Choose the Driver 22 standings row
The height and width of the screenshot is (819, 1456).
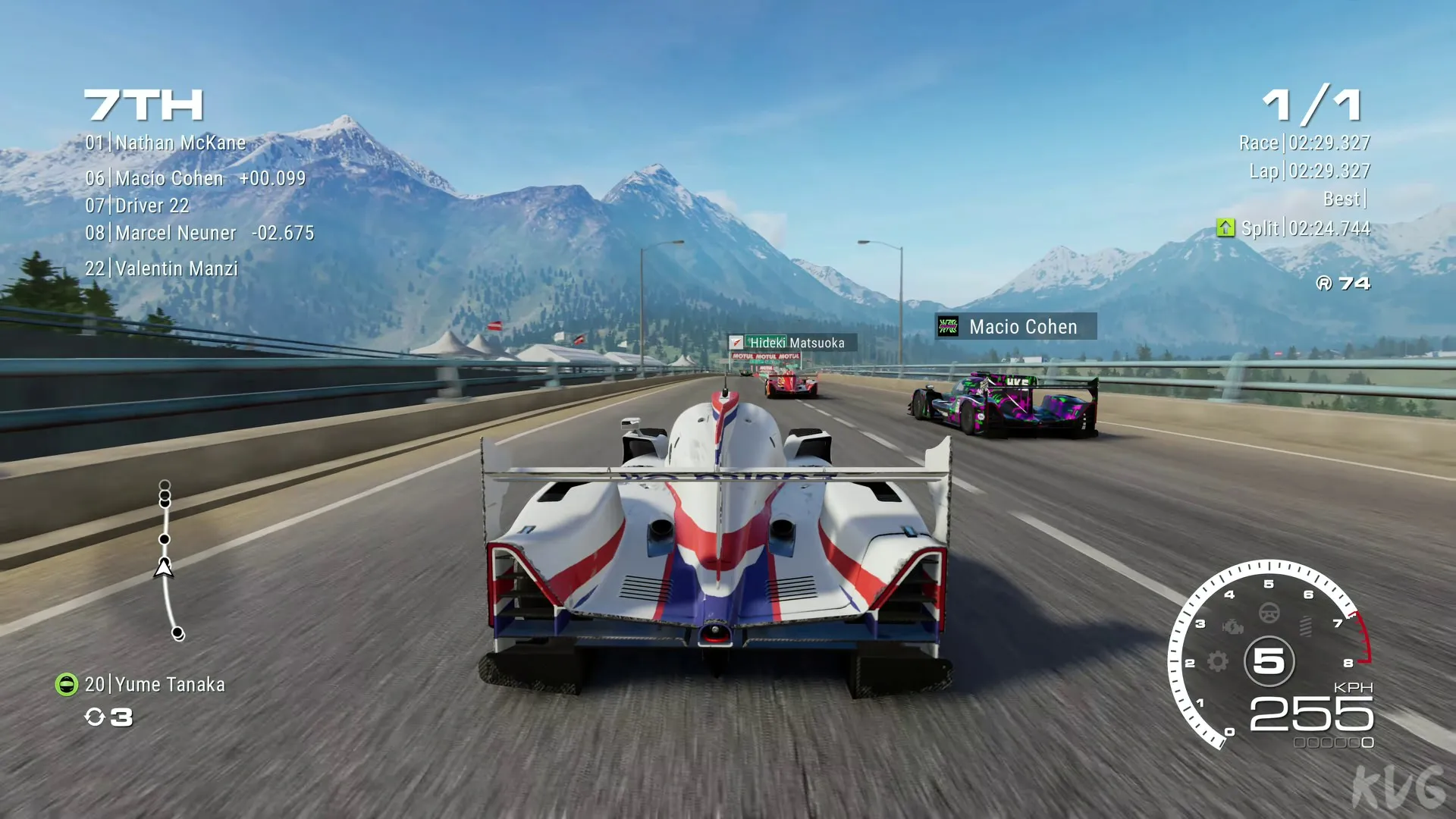point(137,206)
